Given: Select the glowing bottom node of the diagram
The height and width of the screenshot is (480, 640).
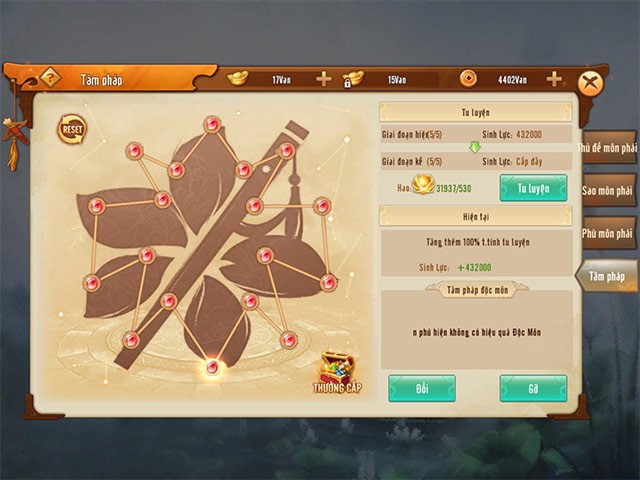Looking at the screenshot, I should point(211,367).
